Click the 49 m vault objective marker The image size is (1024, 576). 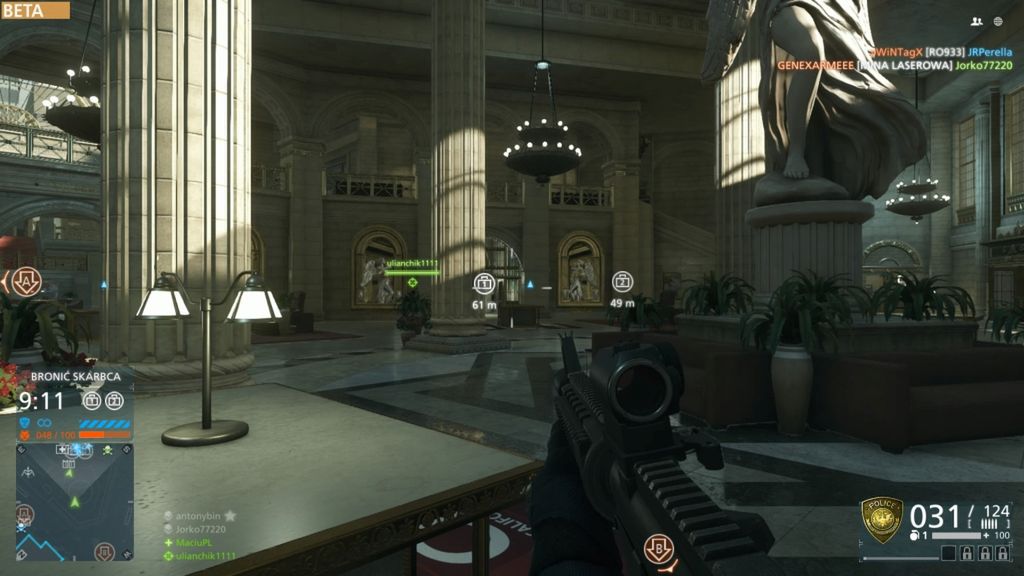[622, 282]
